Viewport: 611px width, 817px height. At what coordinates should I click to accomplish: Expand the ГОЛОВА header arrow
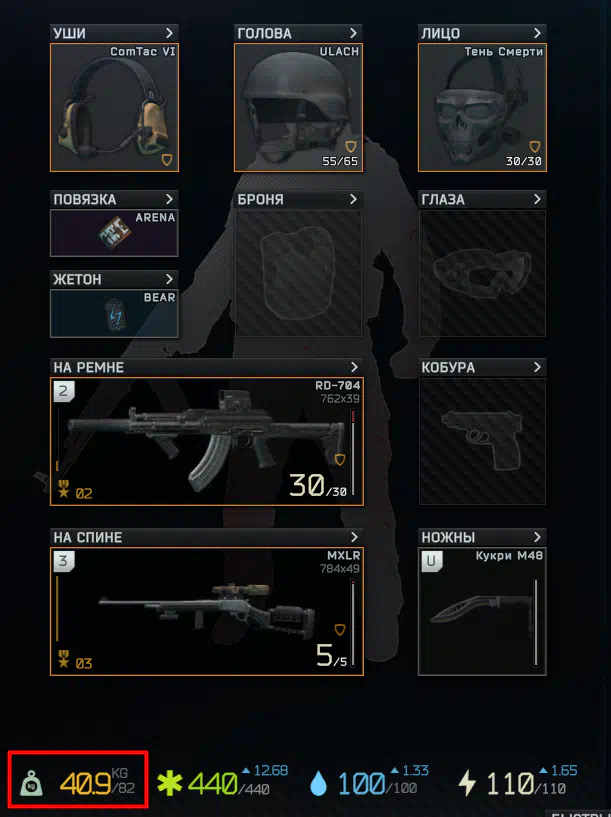point(353,34)
